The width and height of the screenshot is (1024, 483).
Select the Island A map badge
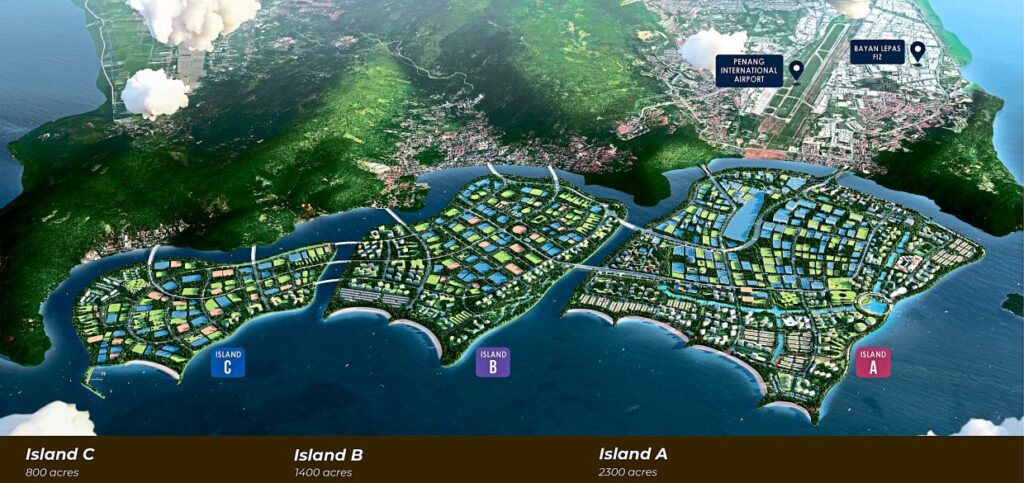[872, 361]
